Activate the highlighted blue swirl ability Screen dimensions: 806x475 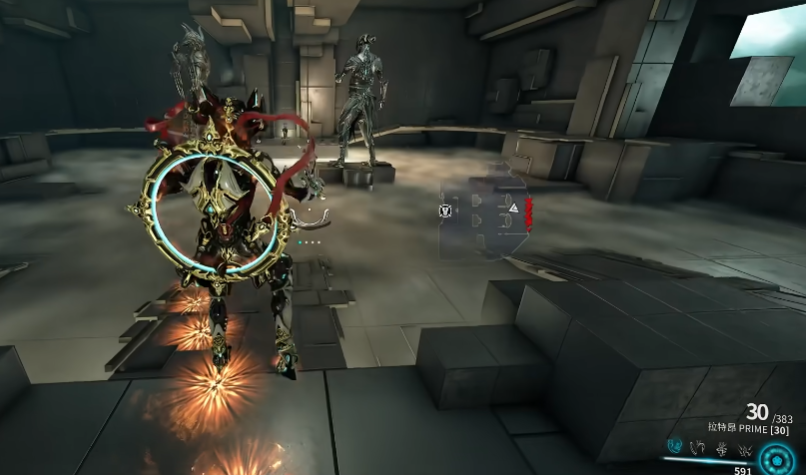pos(675,445)
